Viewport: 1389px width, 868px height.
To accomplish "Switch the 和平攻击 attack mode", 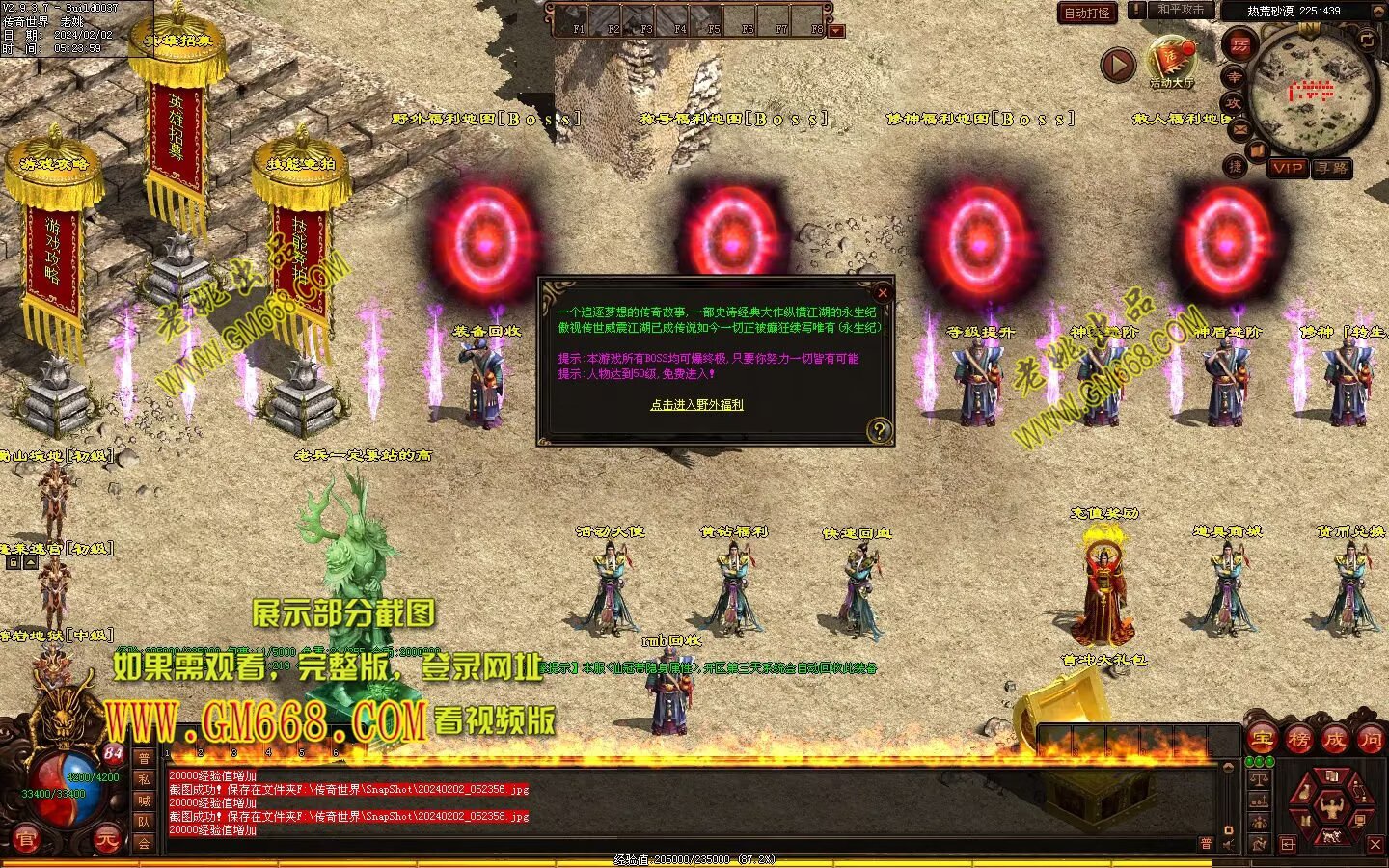I will pos(1180,11).
